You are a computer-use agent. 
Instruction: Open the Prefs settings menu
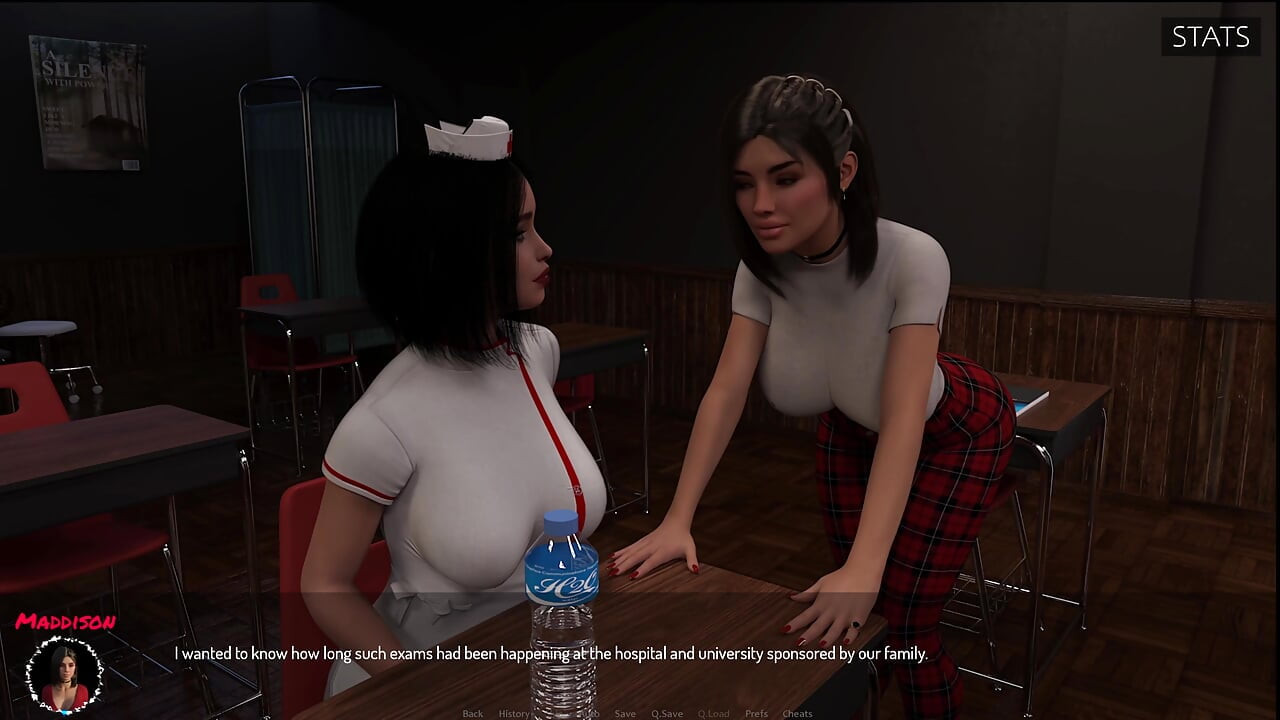[x=756, y=713]
